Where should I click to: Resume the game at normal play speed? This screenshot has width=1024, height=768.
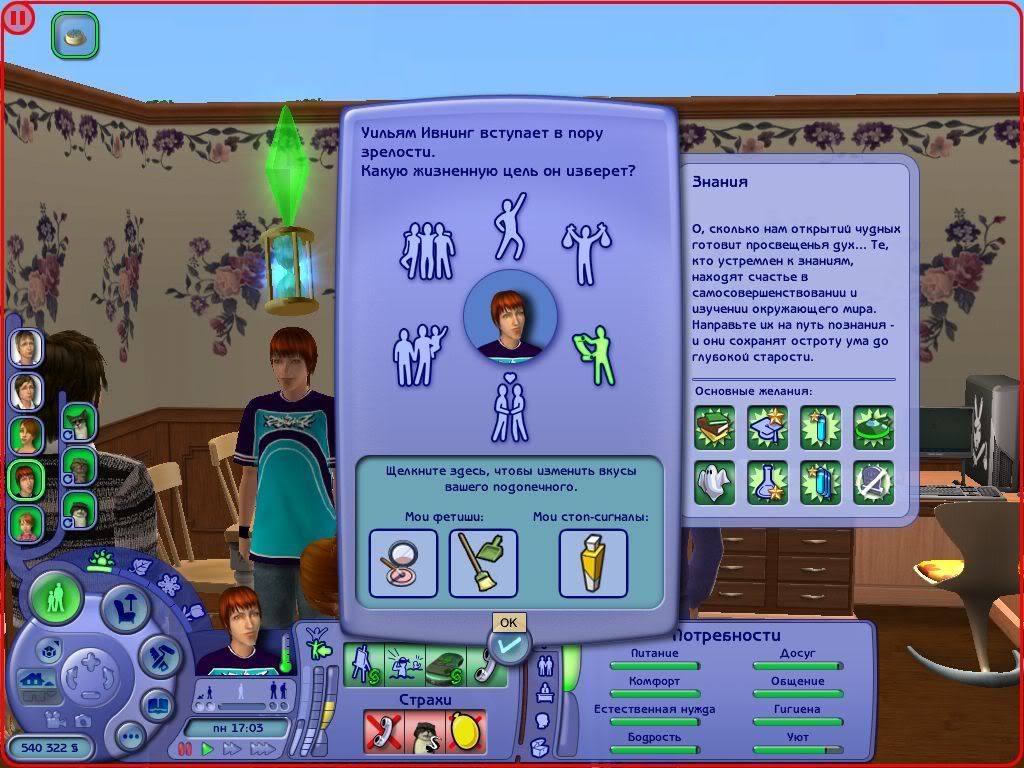208,748
